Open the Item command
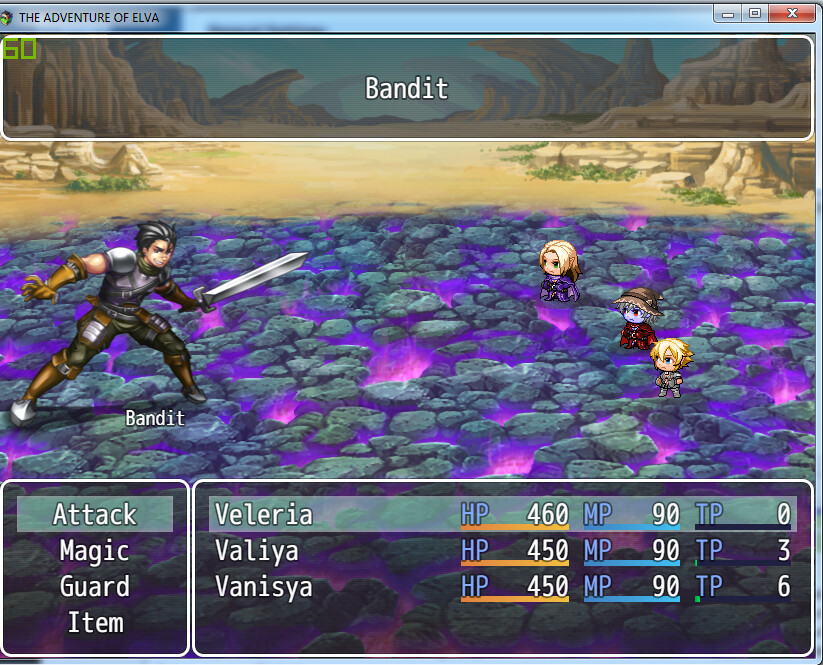The image size is (823, 665). tap(95, 623)
